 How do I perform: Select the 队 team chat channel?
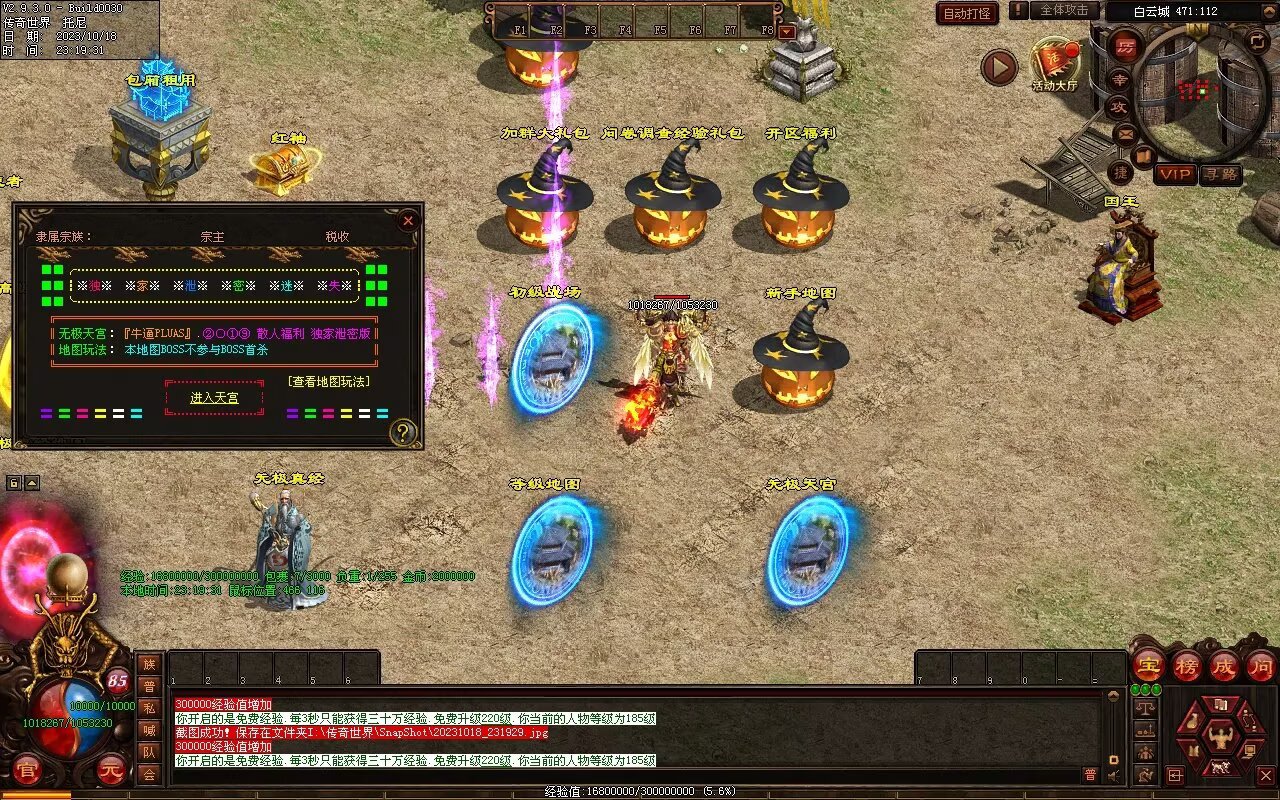[x=149, y=752]
